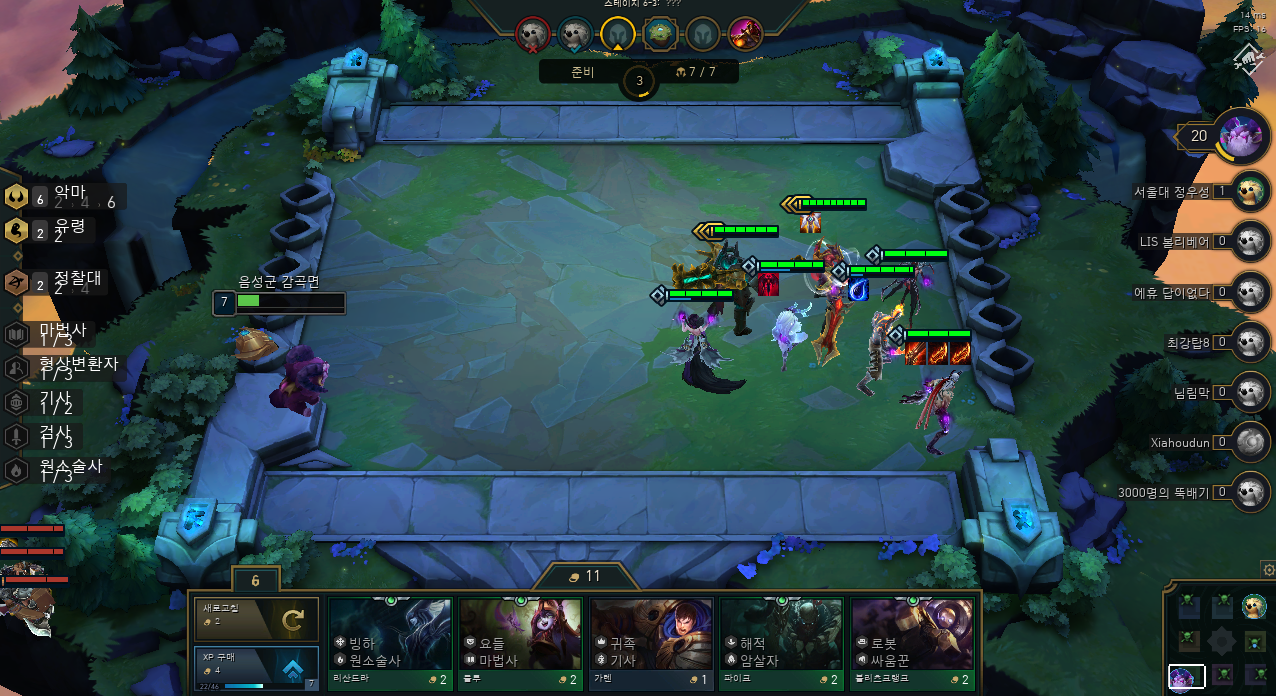Buy the 리산드라 champion card
The image size is (1276, 696).
point(390,634)
